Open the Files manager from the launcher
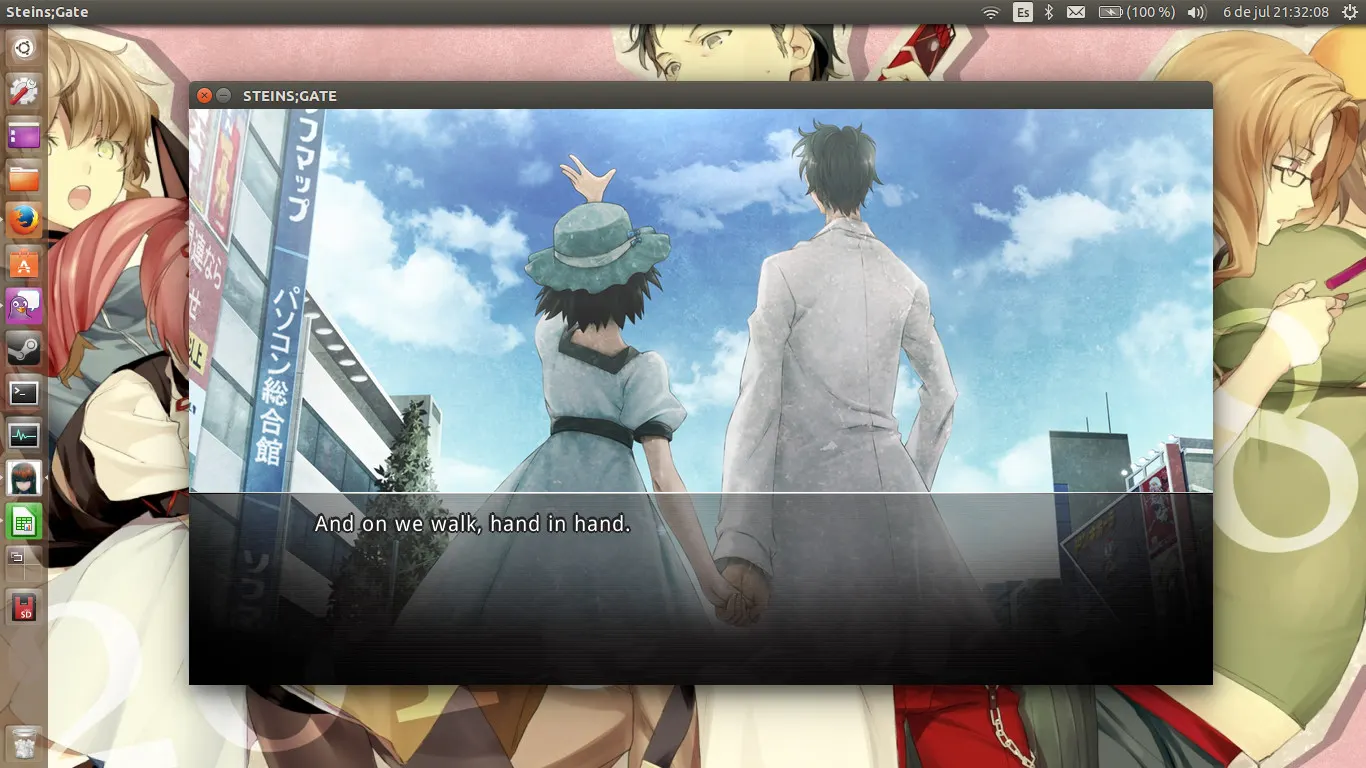 [23, 178]
